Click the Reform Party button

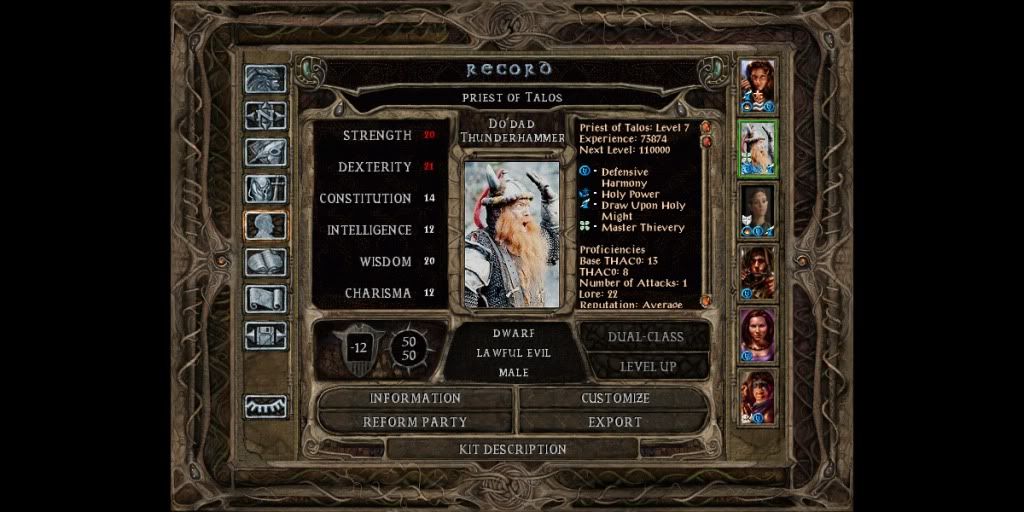point(415,422)
